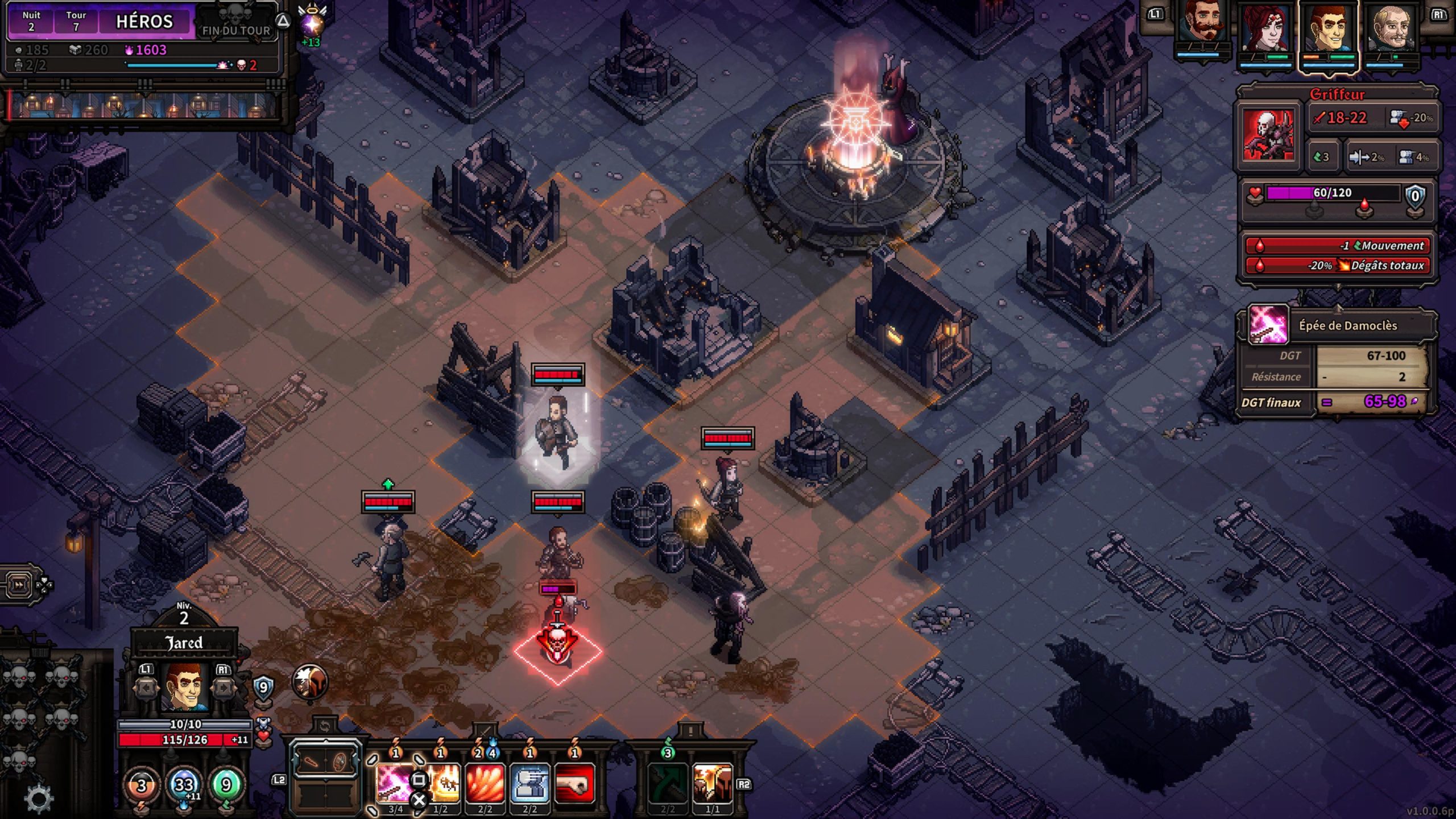Go to previous hero with left arrow

(x=146, y=688)
